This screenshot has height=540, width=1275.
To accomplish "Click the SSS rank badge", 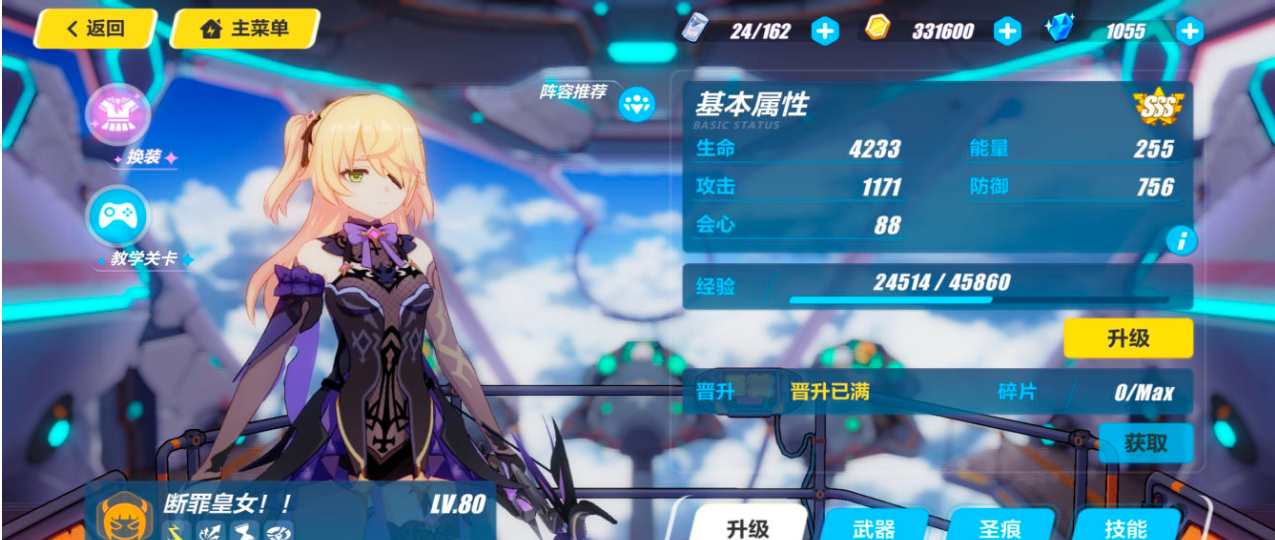I will click(1158, 104).
